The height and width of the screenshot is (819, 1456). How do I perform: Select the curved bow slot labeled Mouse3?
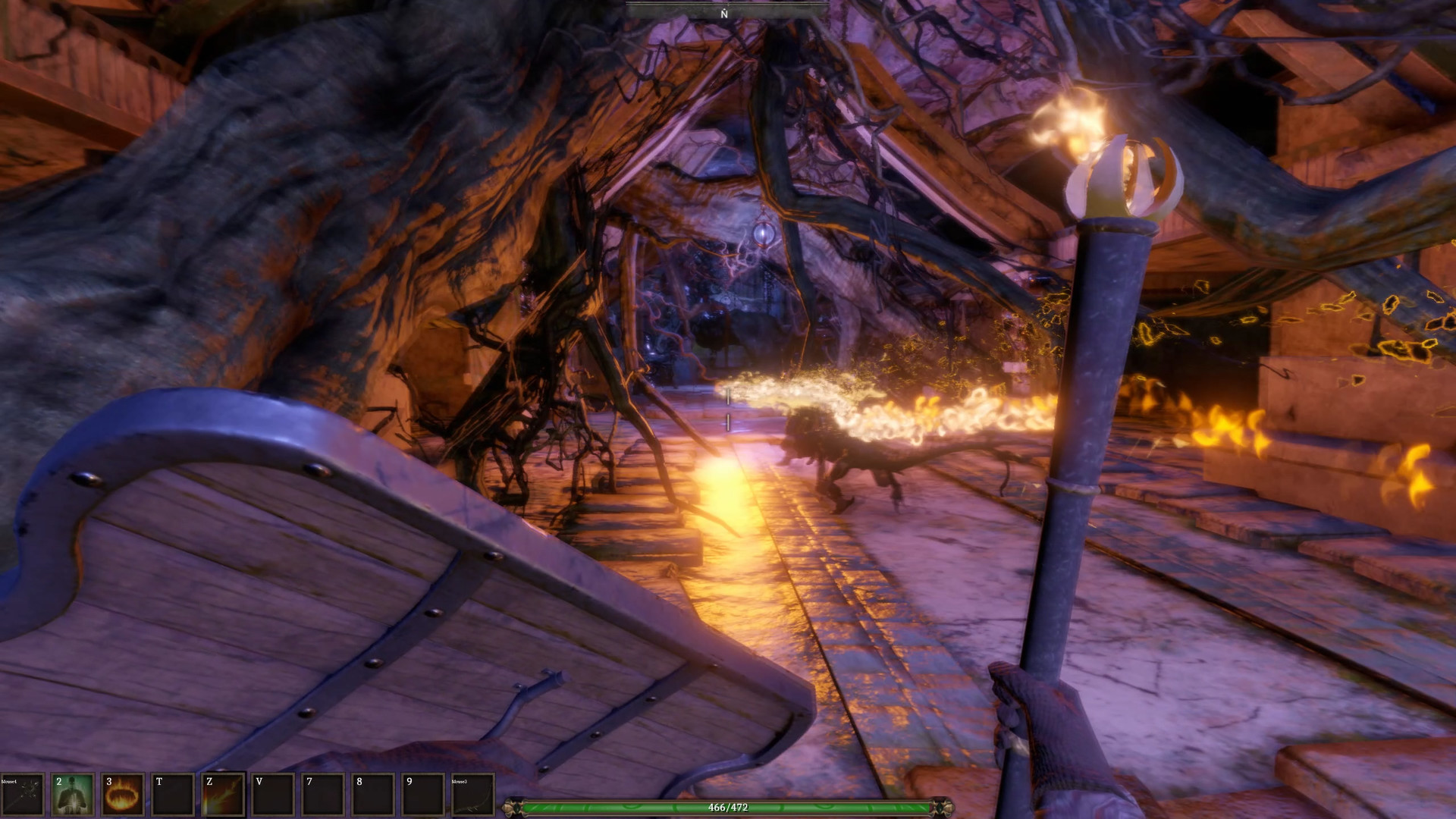click(472, 795)
